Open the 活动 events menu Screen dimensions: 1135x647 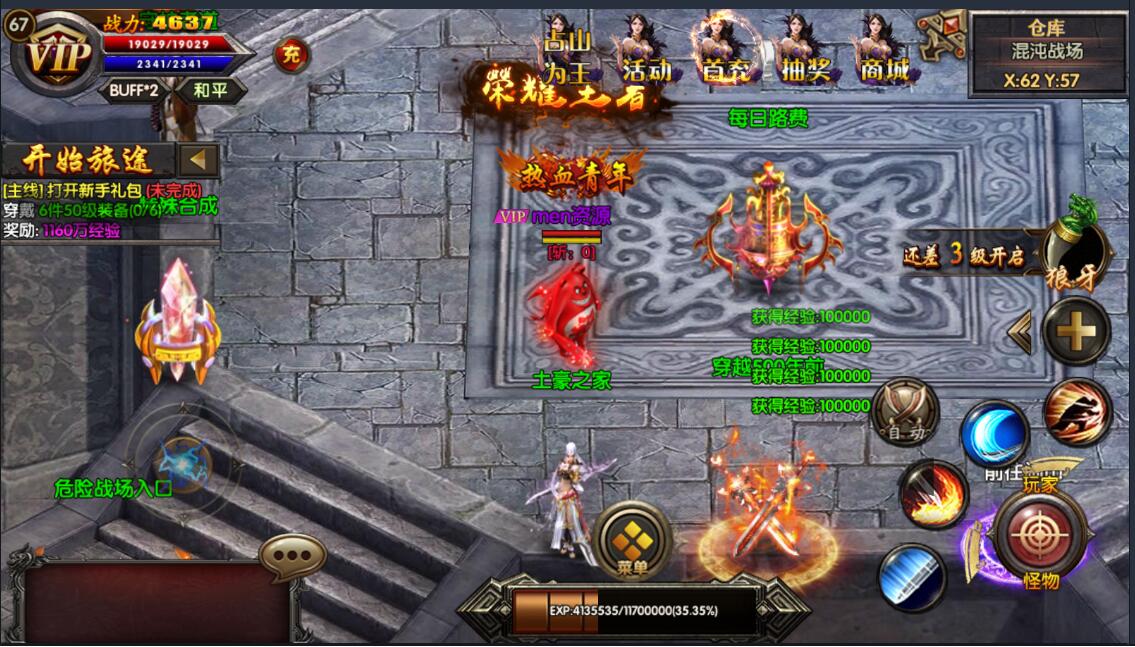point(646,50)
